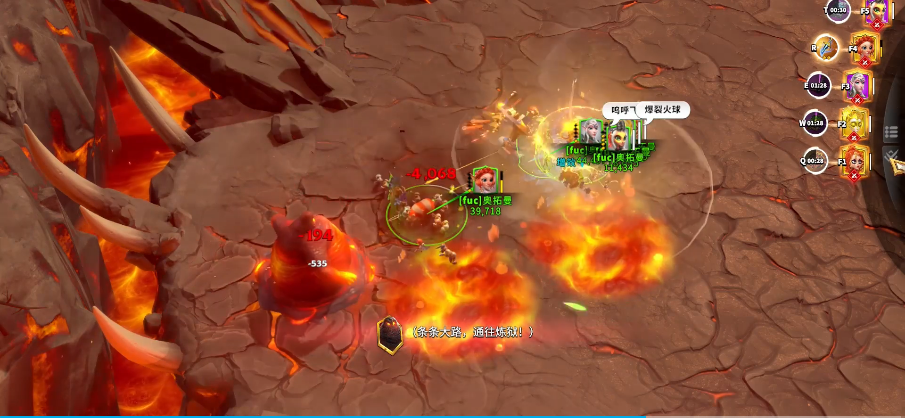905x418 pixels.
Task: Select the F3 white-haired hero portrait
Action: (x=858, y=86)
